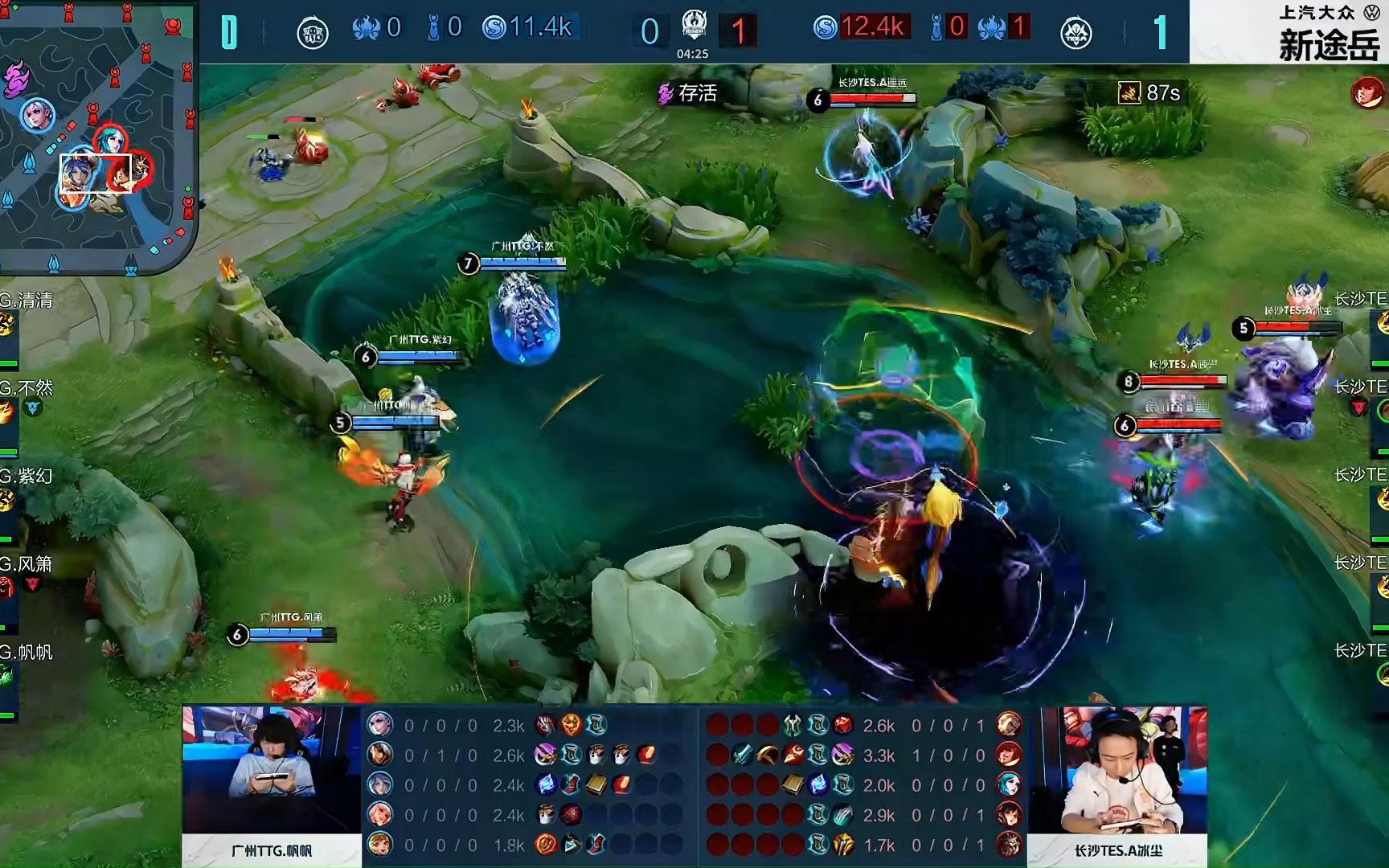Click the 存活 dragon status indicator

point(687,94)
